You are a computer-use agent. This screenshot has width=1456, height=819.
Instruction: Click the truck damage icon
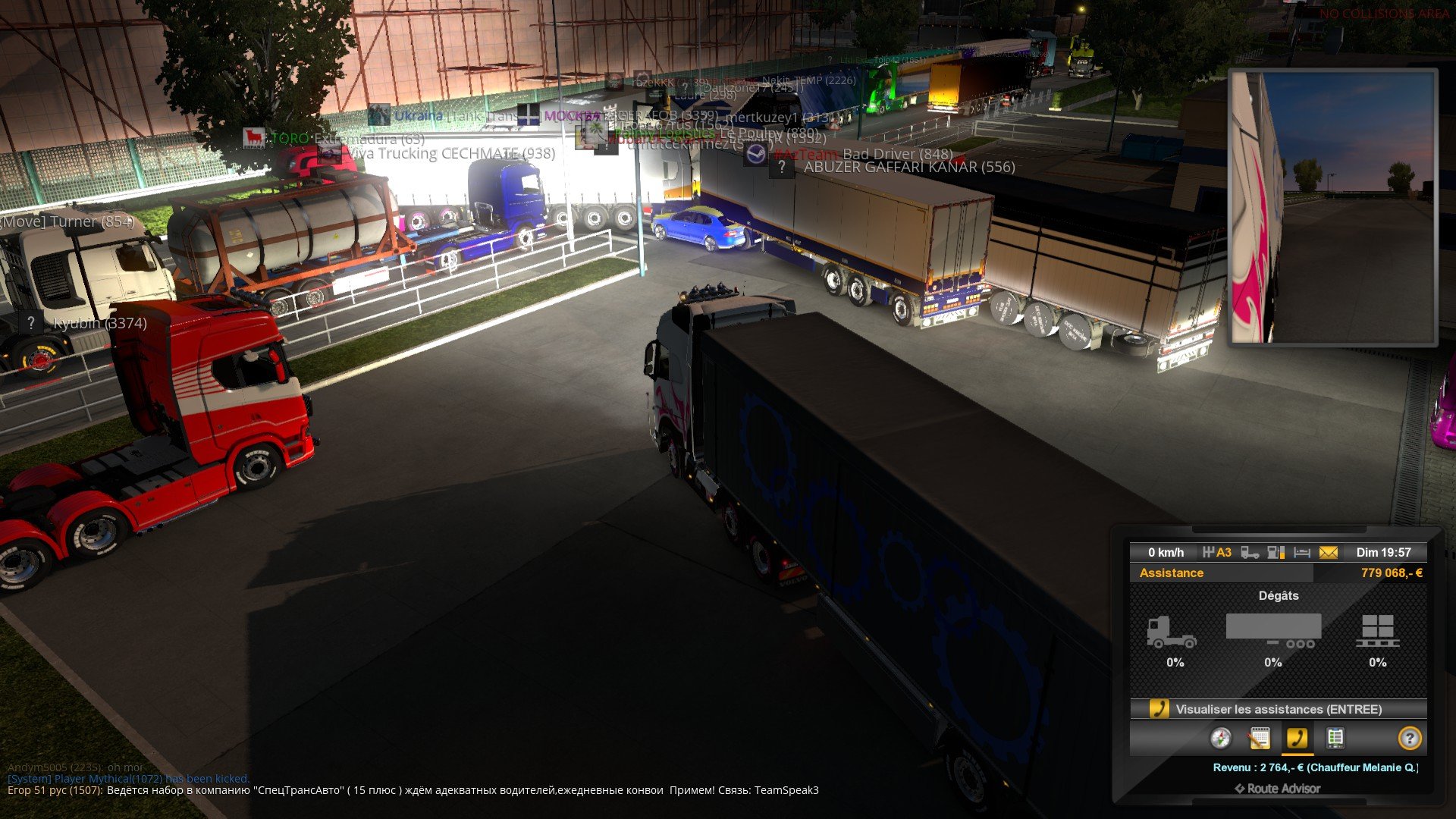coord(1172,631)
